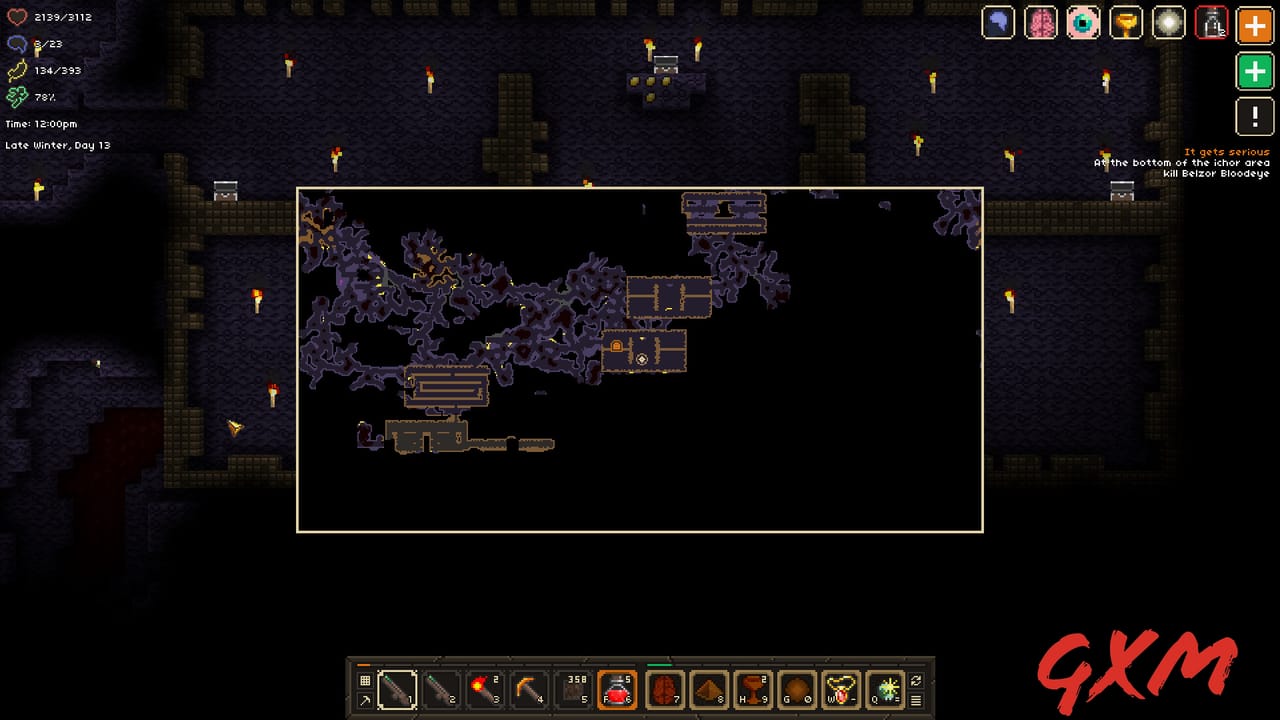Select the brain item in hotbar slot 7

tap(661, 689)
